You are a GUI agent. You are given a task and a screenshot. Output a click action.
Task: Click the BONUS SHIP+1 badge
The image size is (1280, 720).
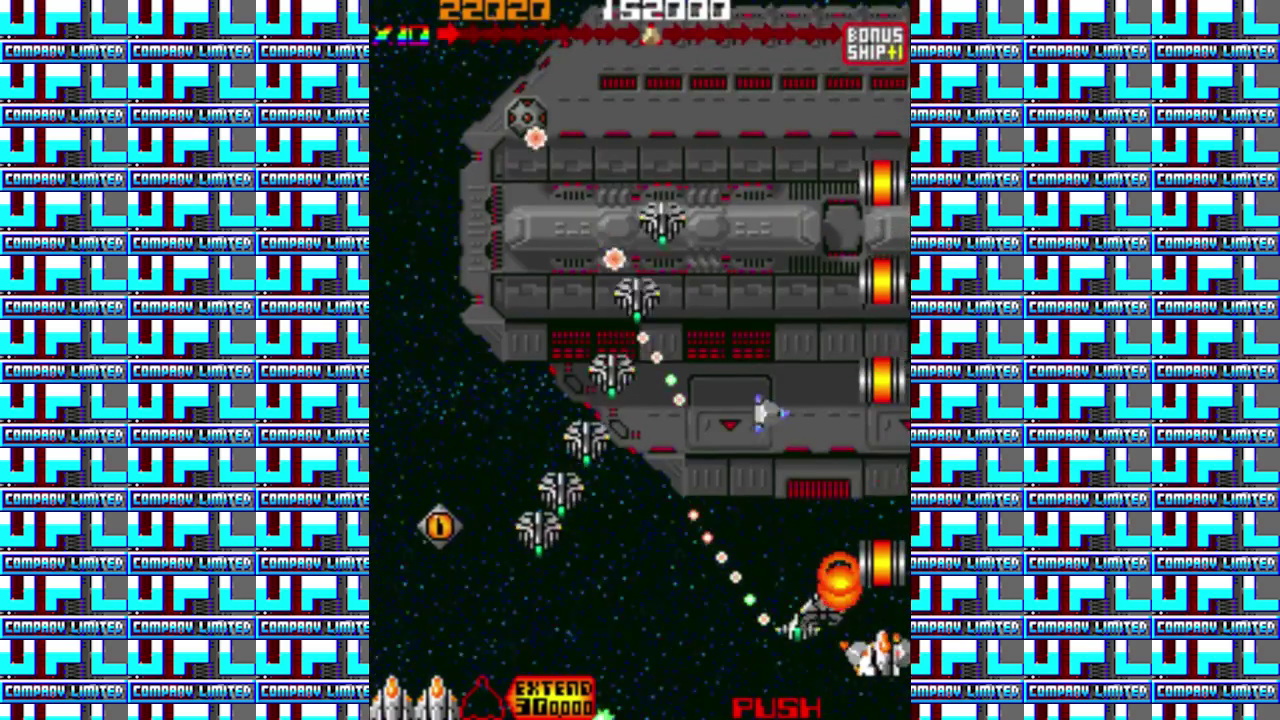875,43
